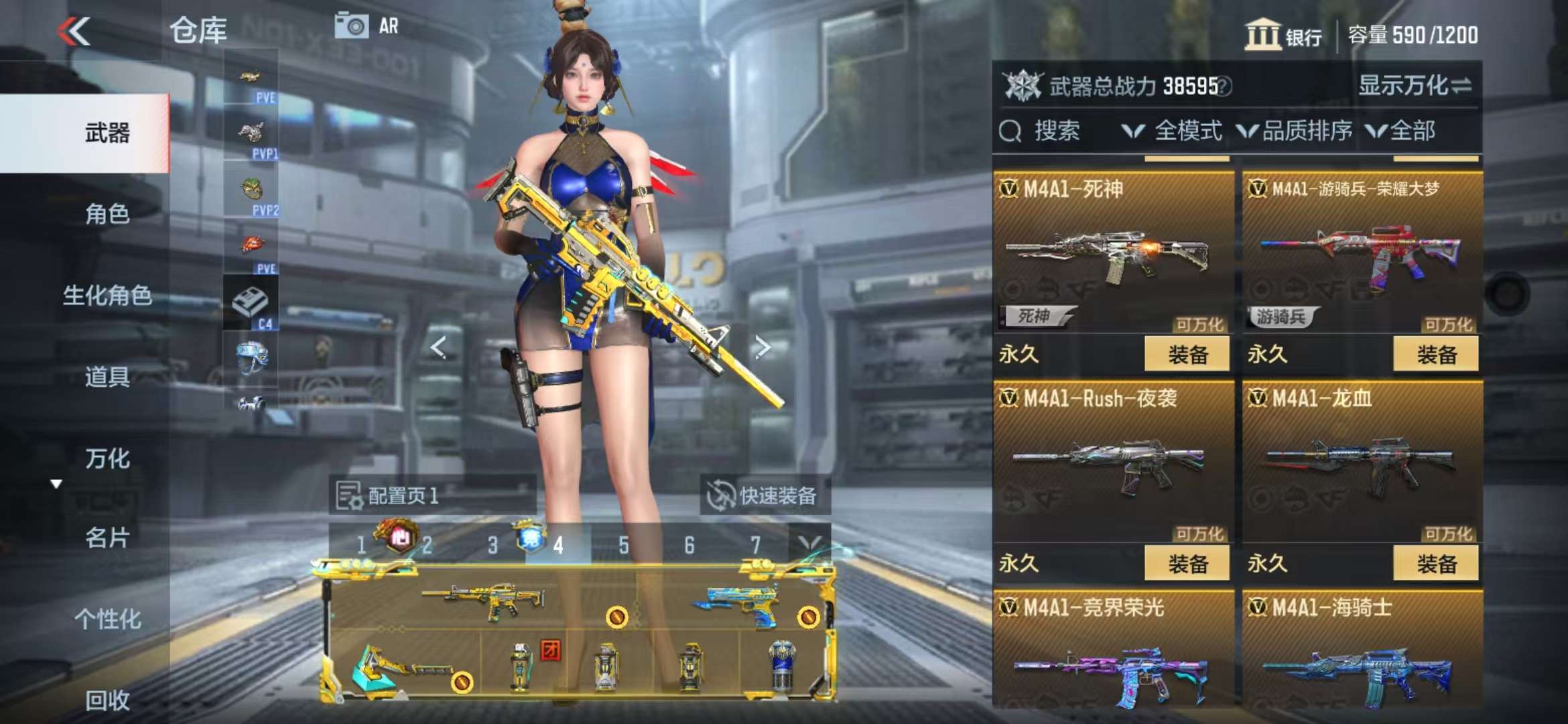Viewport: 1568px width, 724px height.
Task: Select the 道具 sidebar tab
Action: pos(107,377)
